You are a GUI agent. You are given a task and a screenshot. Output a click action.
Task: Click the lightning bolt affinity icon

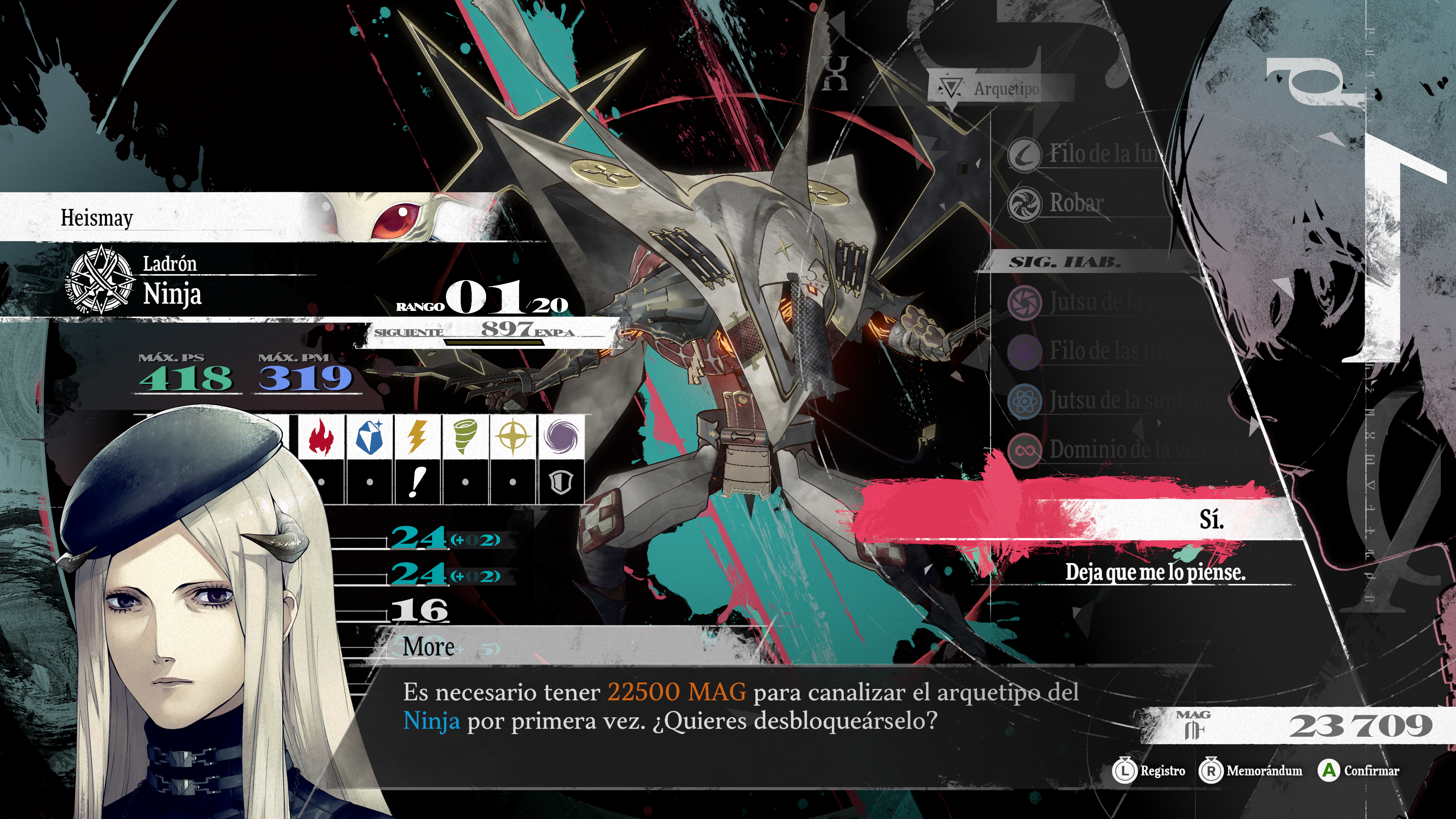(x=417, y=438)
